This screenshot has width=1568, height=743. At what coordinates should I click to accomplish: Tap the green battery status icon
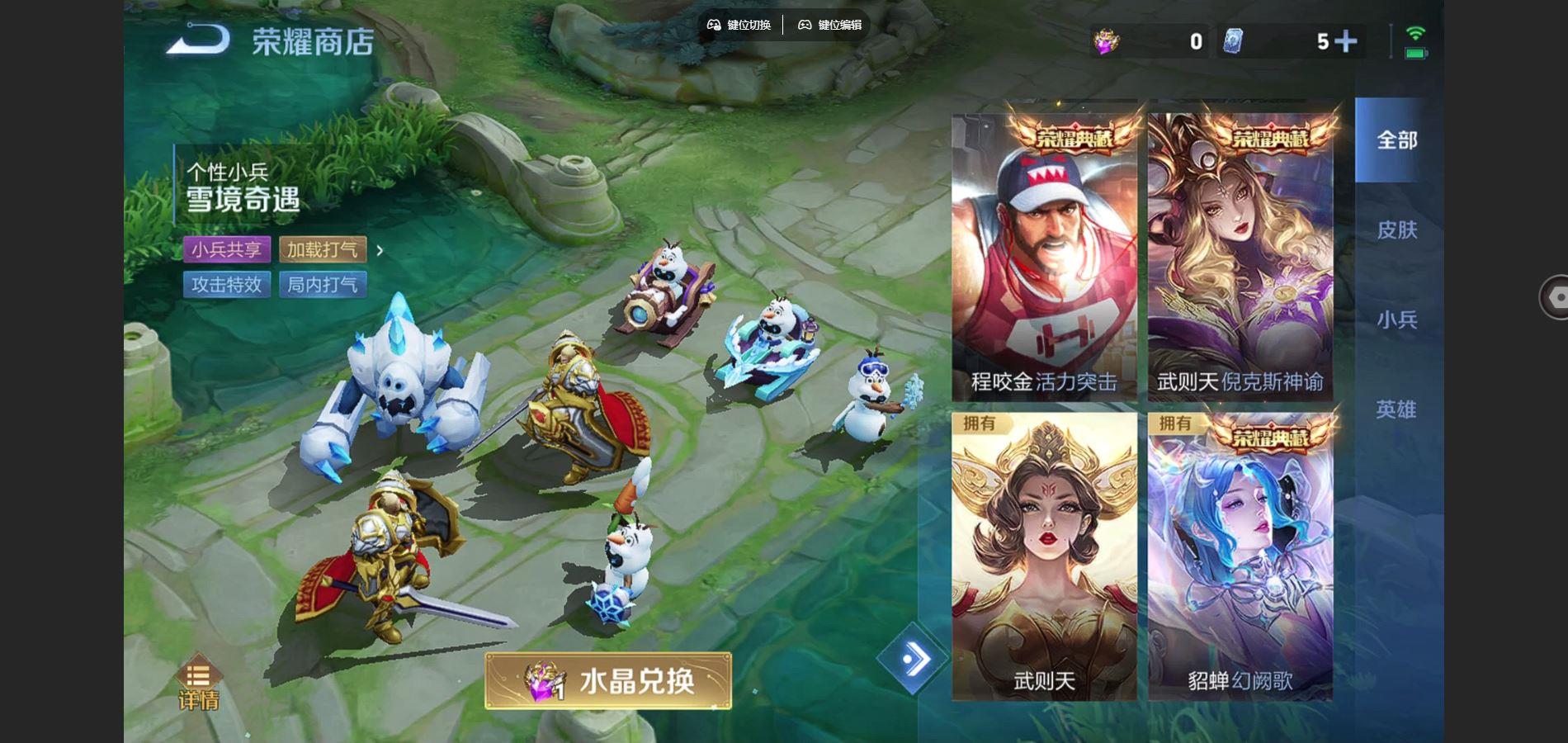tap(1415, 54)
